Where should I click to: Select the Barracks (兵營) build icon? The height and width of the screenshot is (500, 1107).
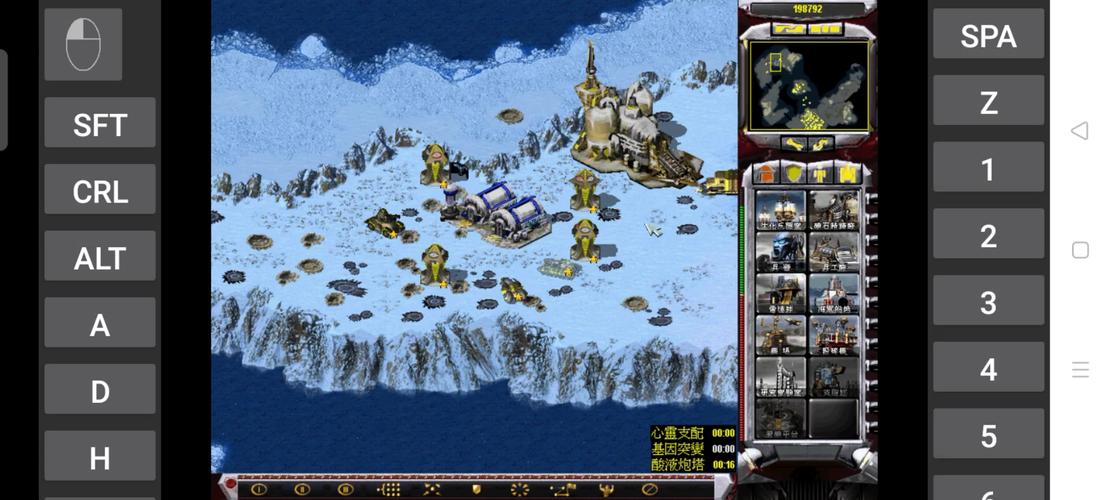click(x=781, y=252)
